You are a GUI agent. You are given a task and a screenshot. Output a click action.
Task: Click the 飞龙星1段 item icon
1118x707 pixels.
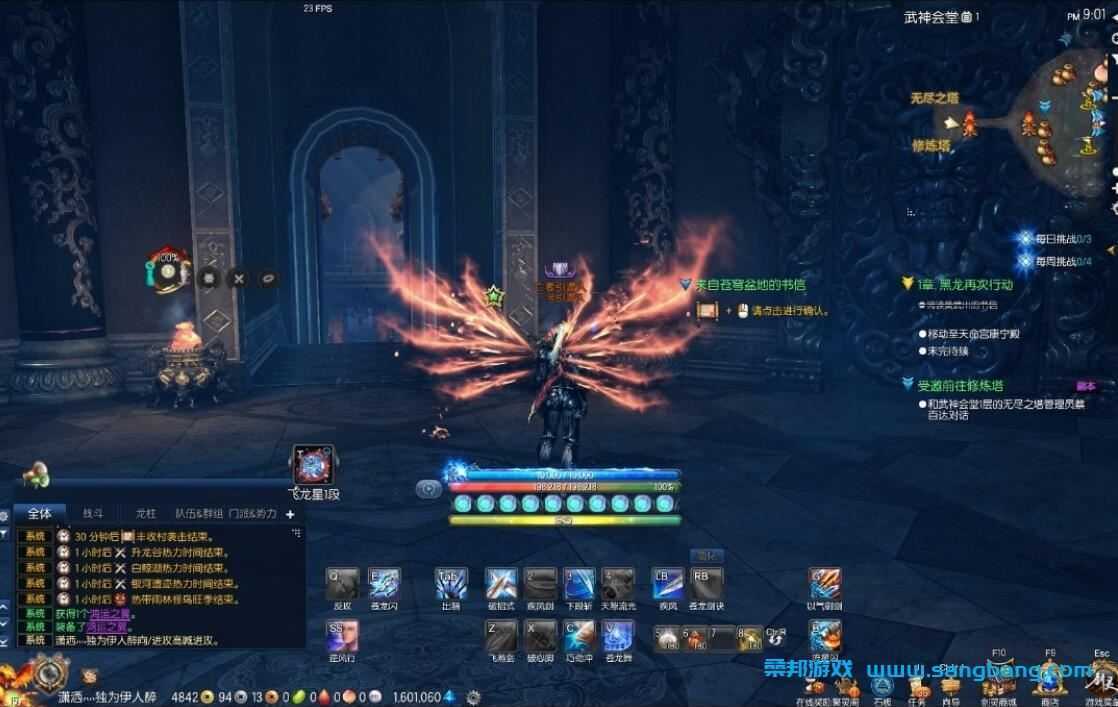point(313,465)
